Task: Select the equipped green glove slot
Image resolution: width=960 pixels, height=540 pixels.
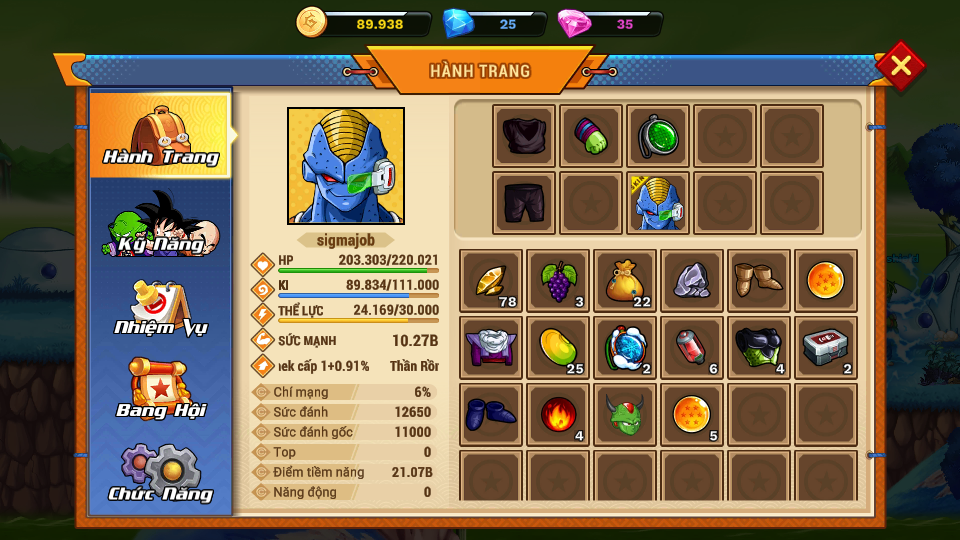Action: tap(591, 136)
